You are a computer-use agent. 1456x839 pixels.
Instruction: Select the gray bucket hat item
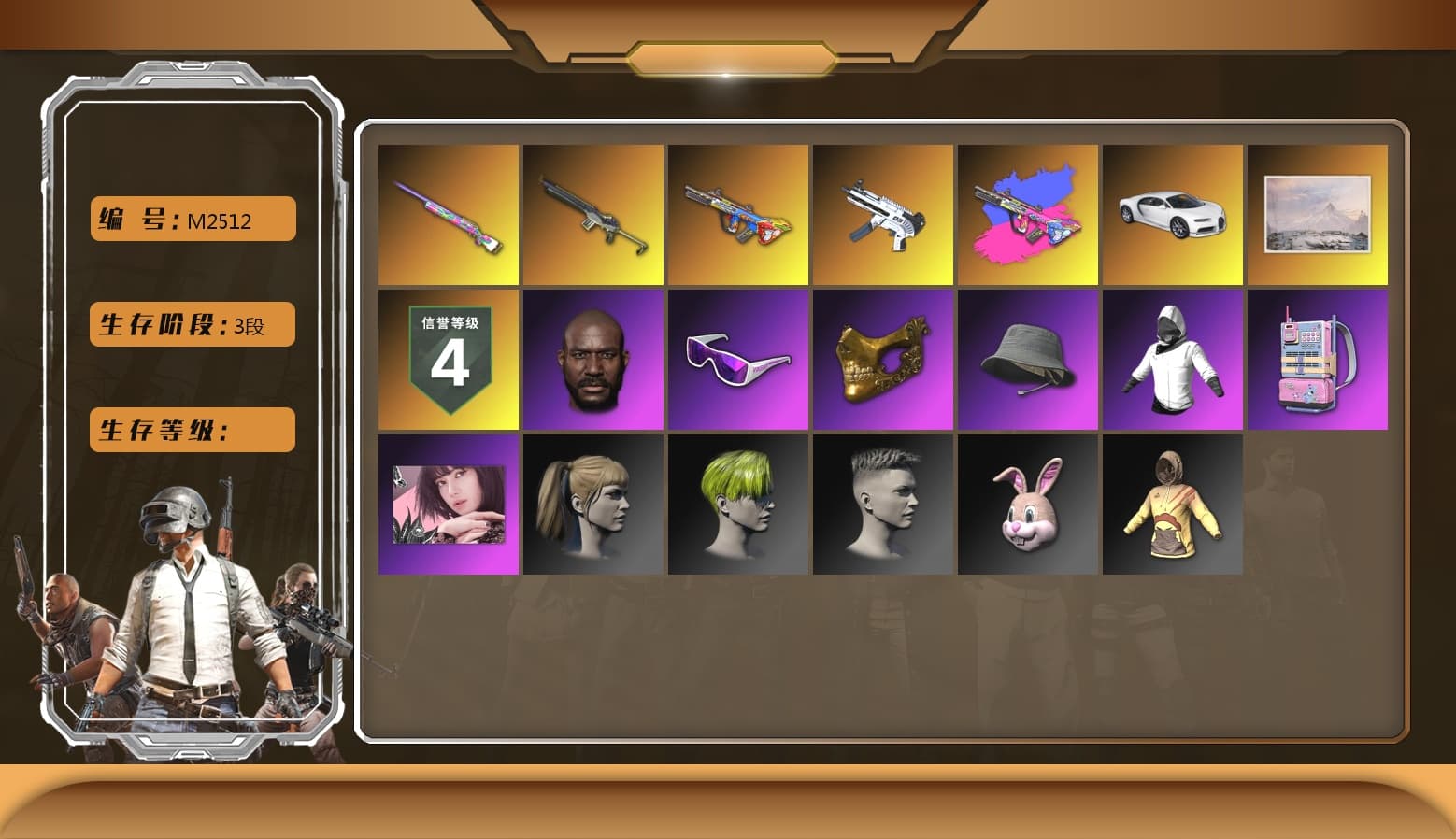click(1027, 359)
